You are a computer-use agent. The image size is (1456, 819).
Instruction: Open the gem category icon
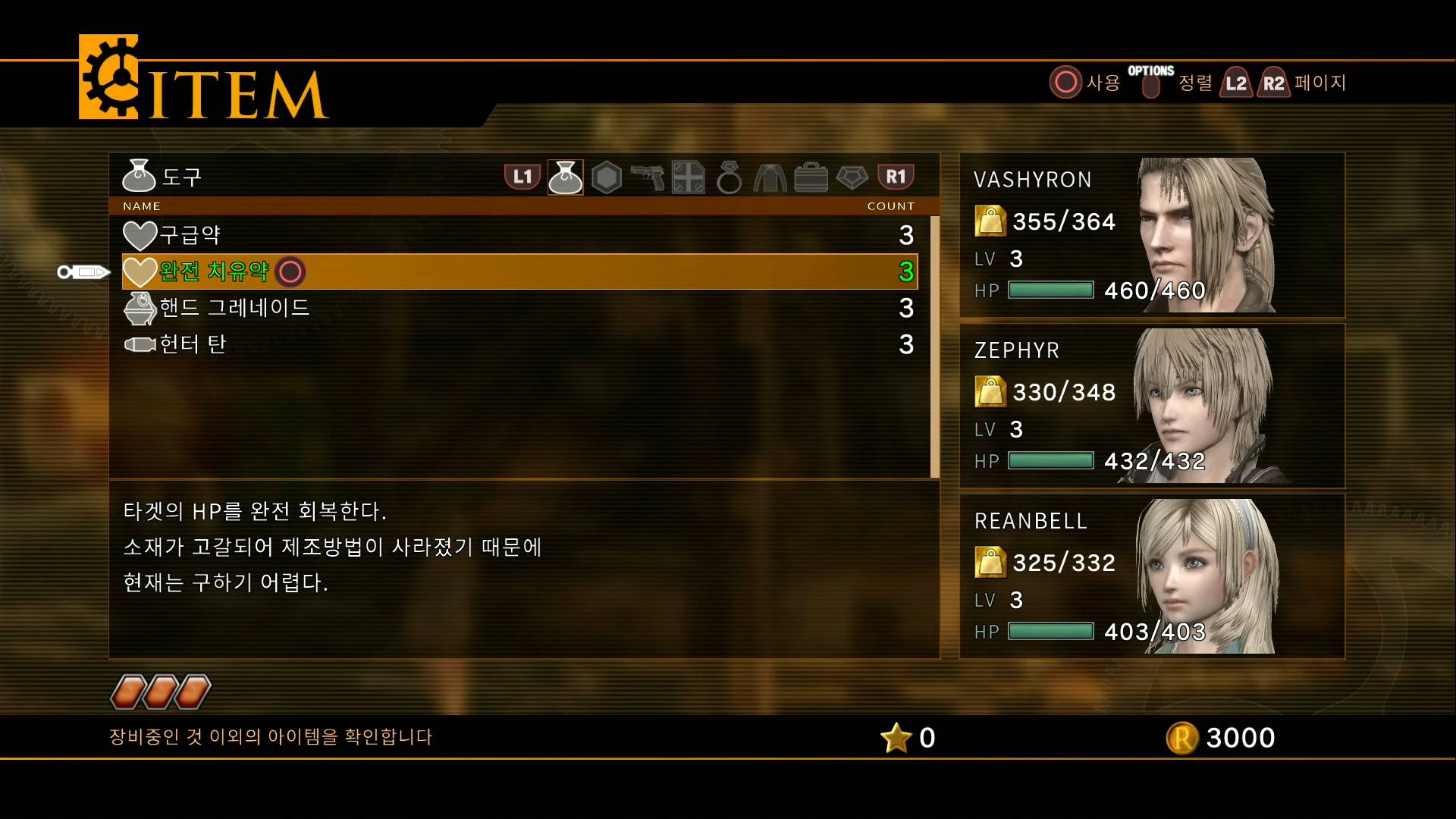click(x=851, y=177)
